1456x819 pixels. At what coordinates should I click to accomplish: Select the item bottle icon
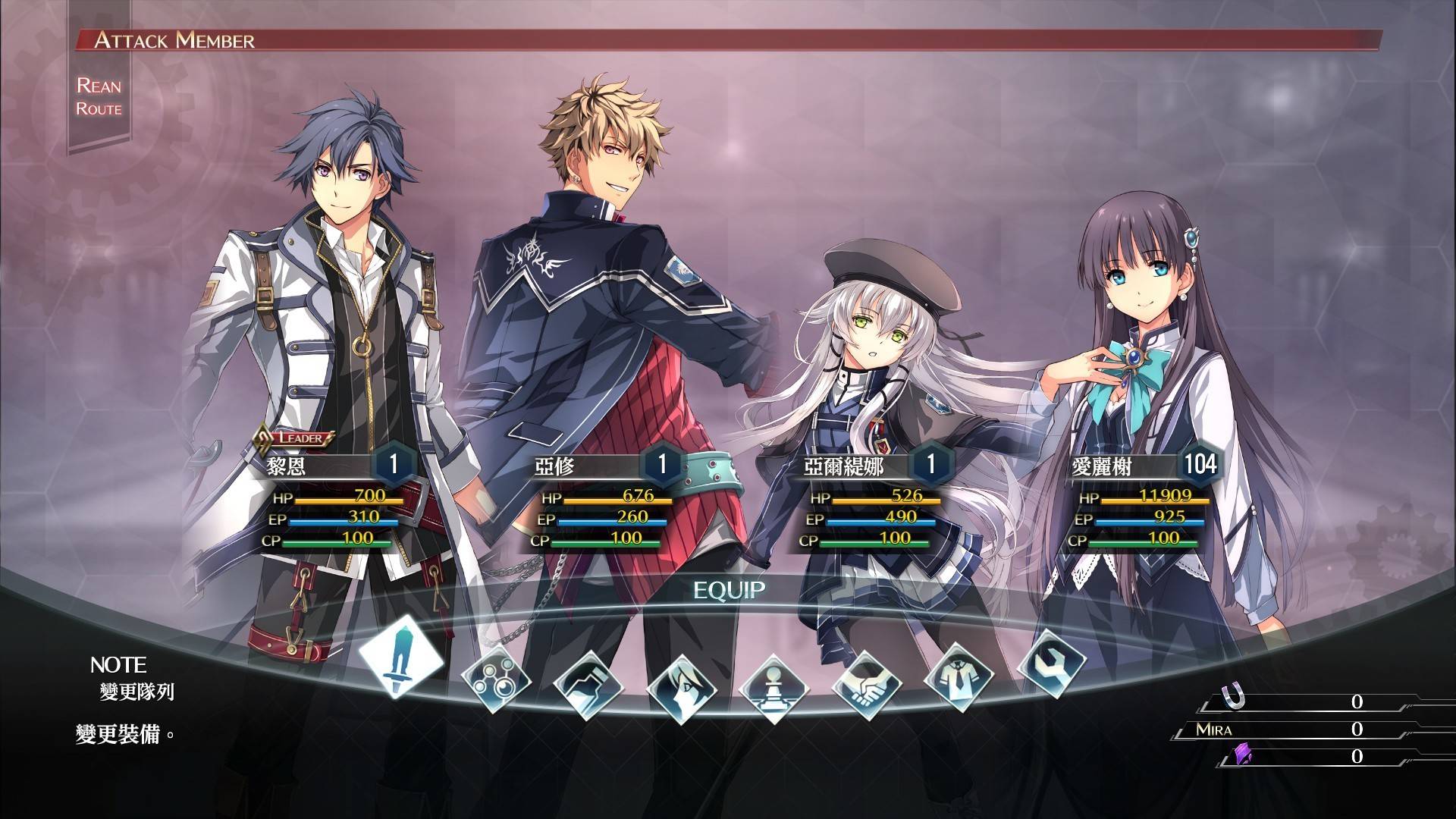coord(588,685)
